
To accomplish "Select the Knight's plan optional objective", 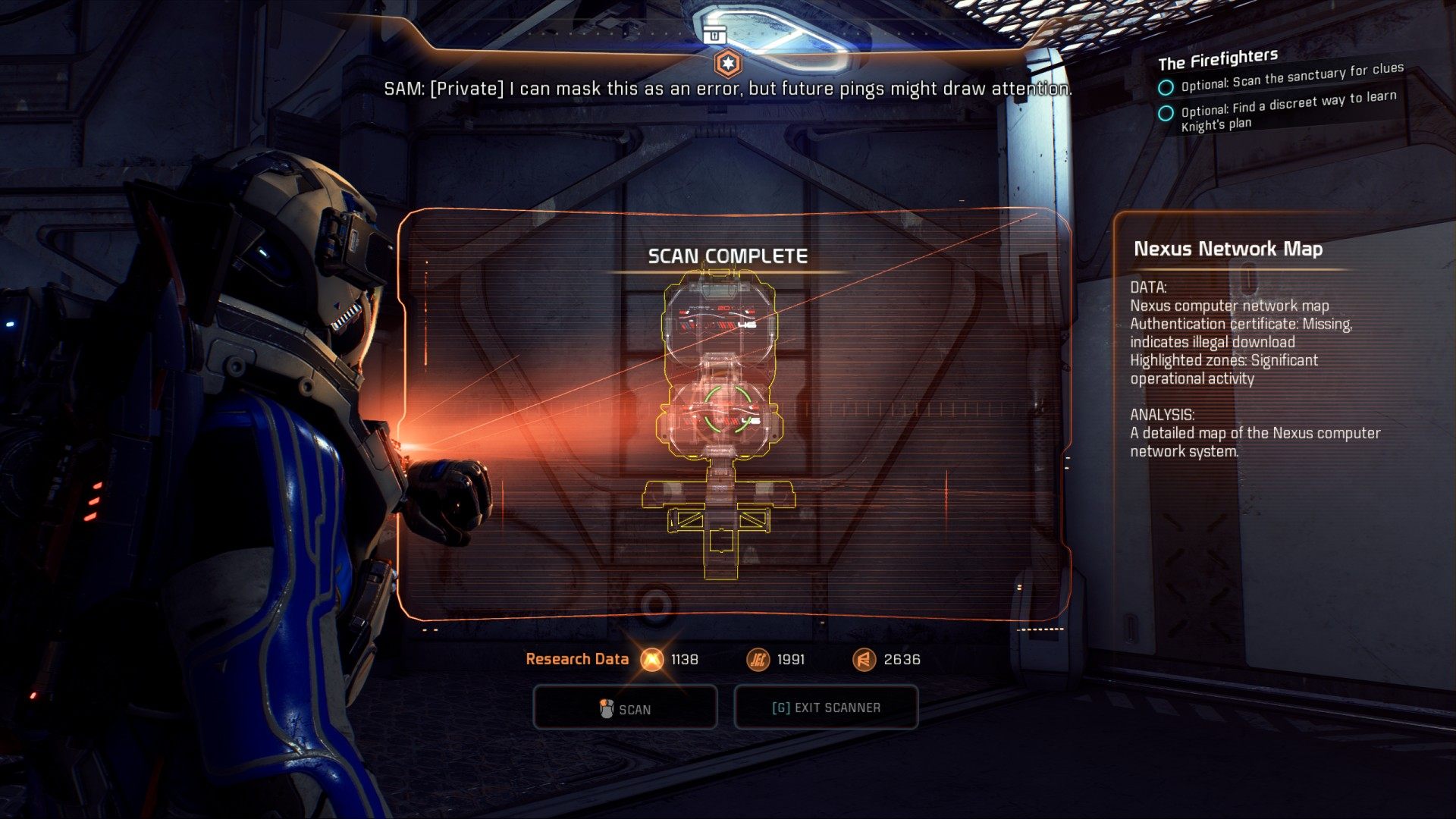I will click(1288, 111).
